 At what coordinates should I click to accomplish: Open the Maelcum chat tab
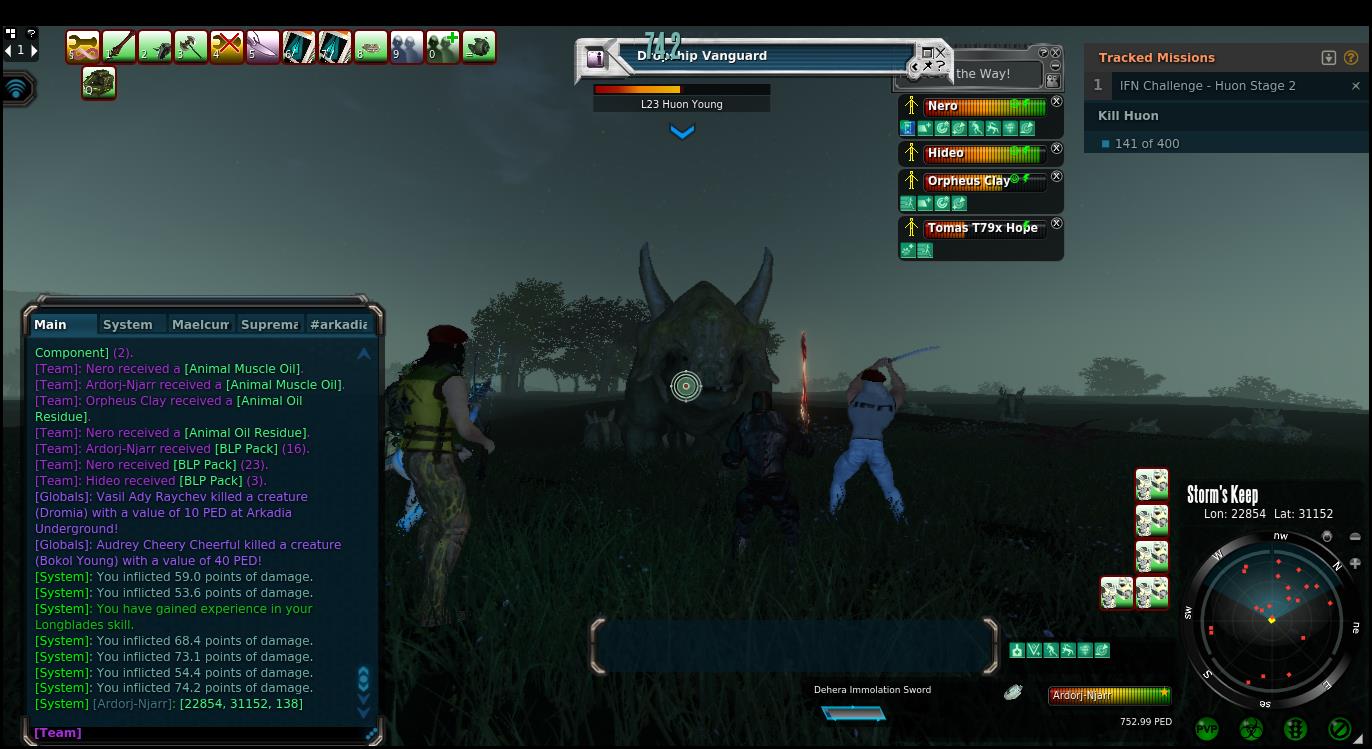[200, 324]
